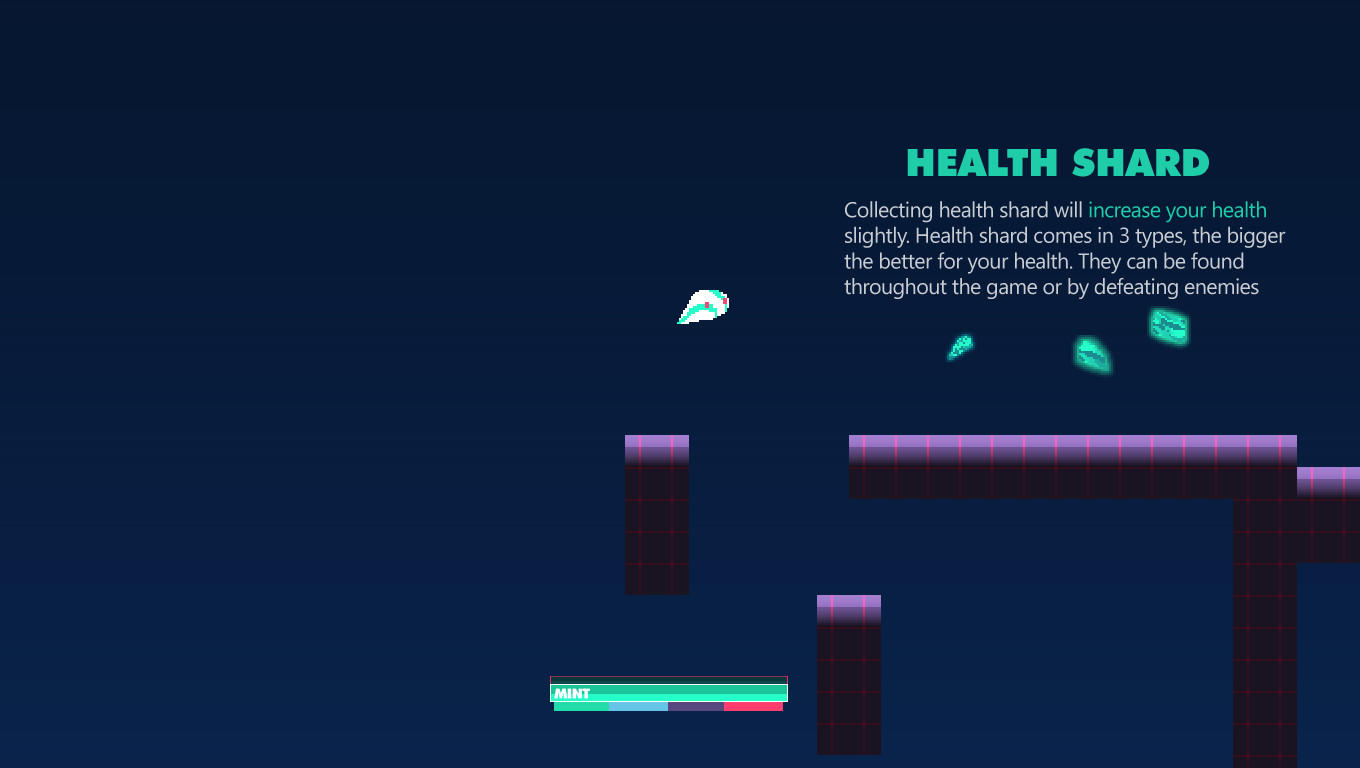Click the defeating enemies text line

click(x=1052, y=287)
